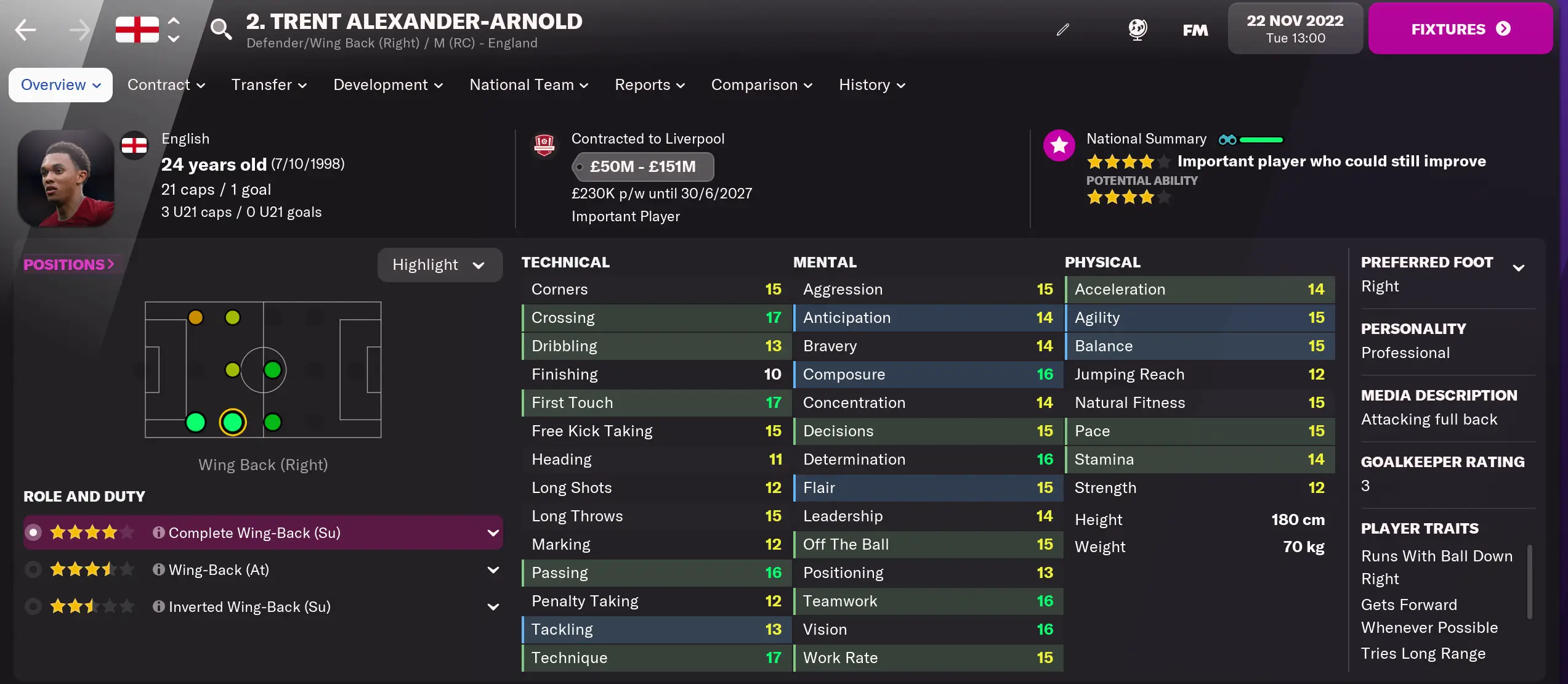Open the Highlight dropdown
The height and width of the screenshot is (684, 1568).
(x=440, y=264)
